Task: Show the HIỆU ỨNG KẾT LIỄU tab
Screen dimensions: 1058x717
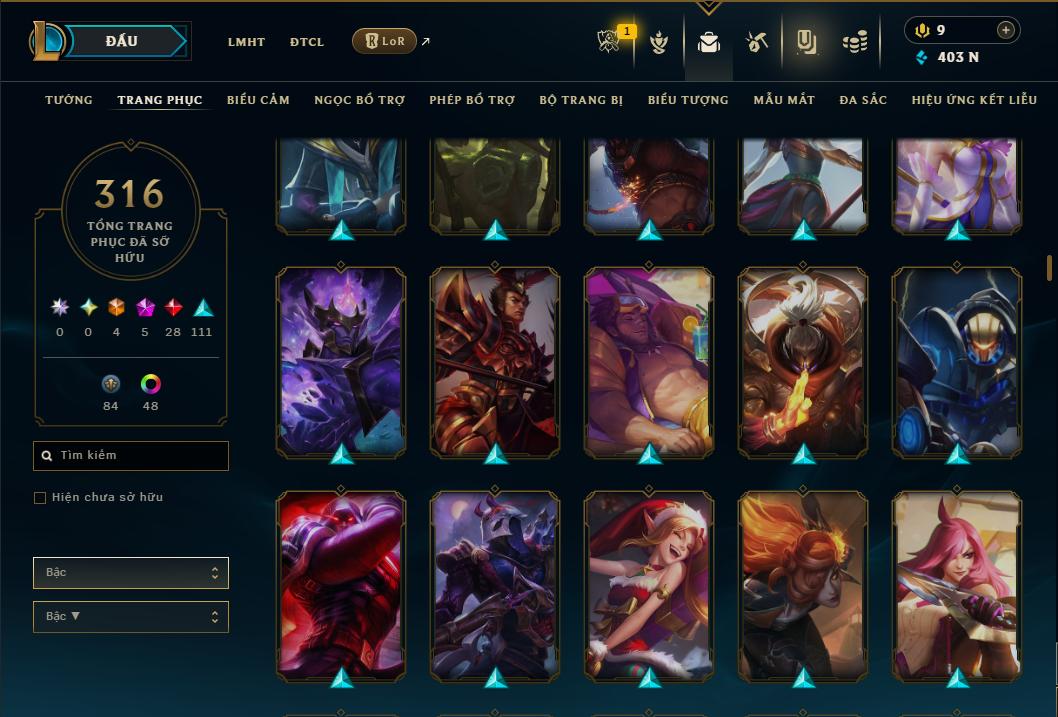Action: coord(976,100)
